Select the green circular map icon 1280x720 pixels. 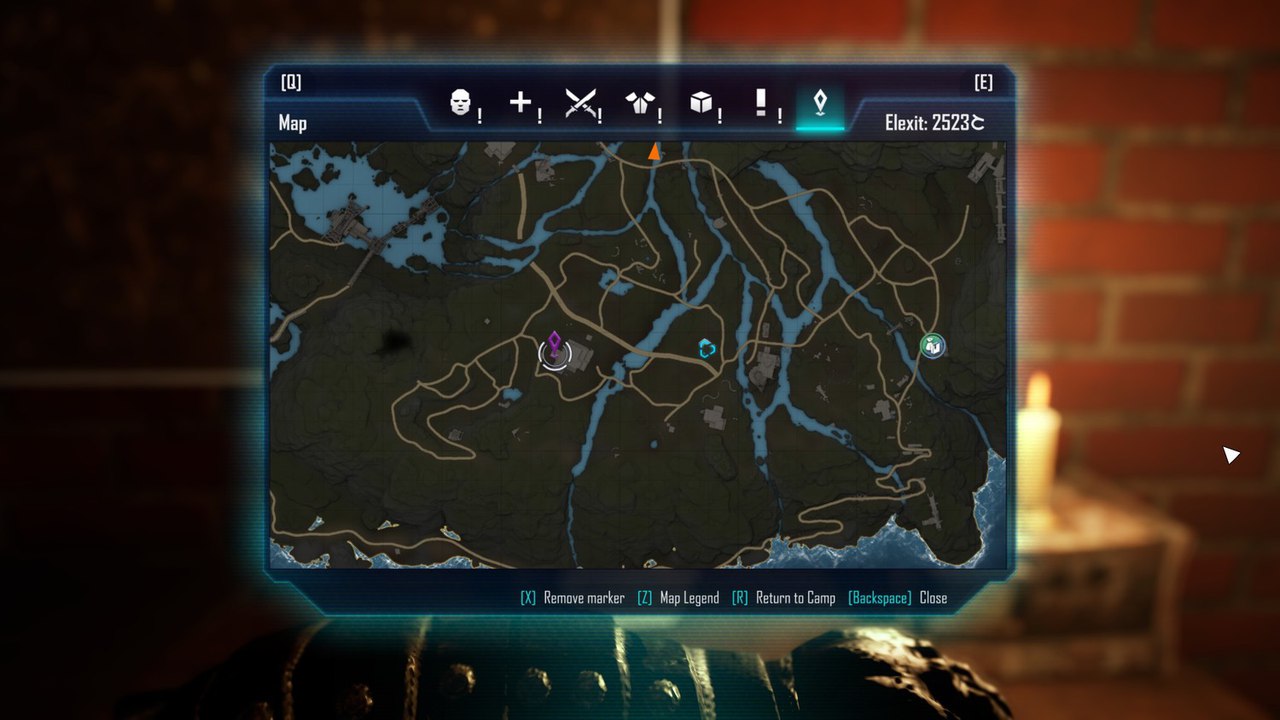(933, 346)
